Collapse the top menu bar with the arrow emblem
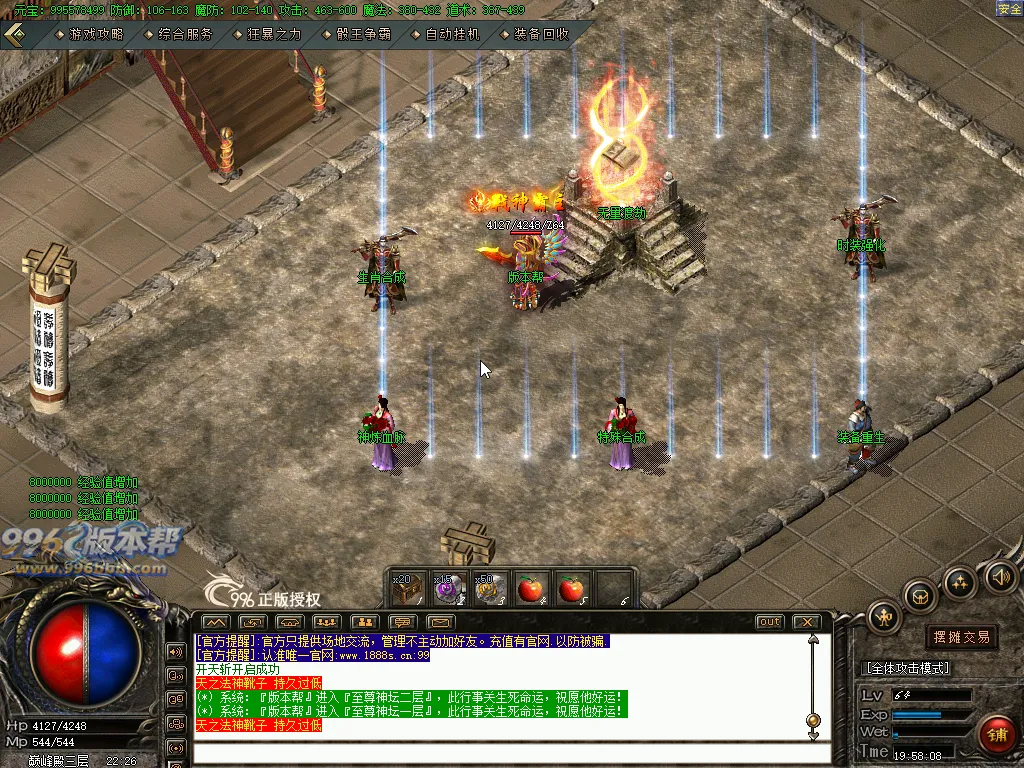The height and width of the screenshot is (768, 1024). [x=16, y=33]
